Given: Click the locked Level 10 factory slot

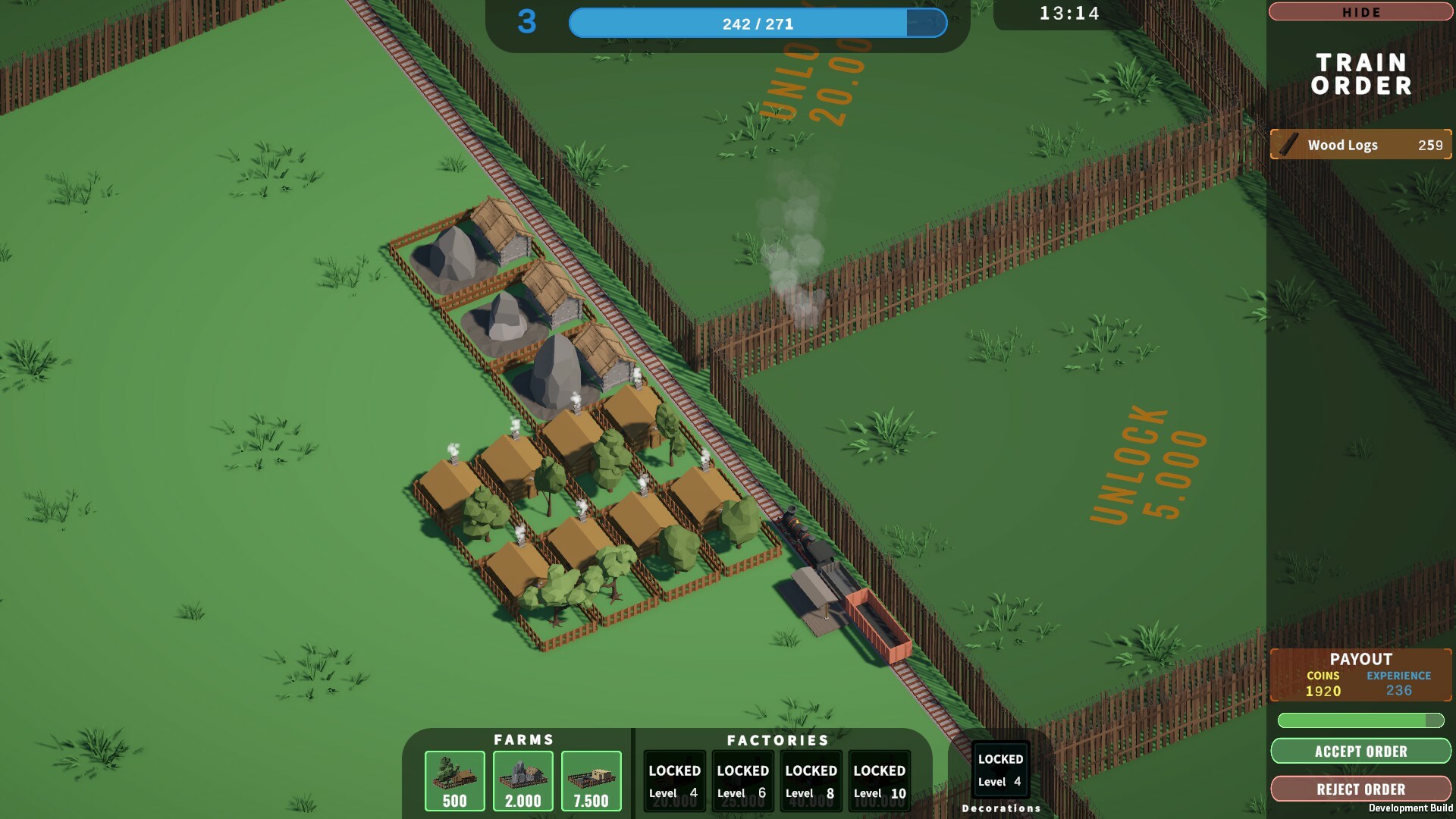Looking at the screenshot, I should tap(878, 780).
